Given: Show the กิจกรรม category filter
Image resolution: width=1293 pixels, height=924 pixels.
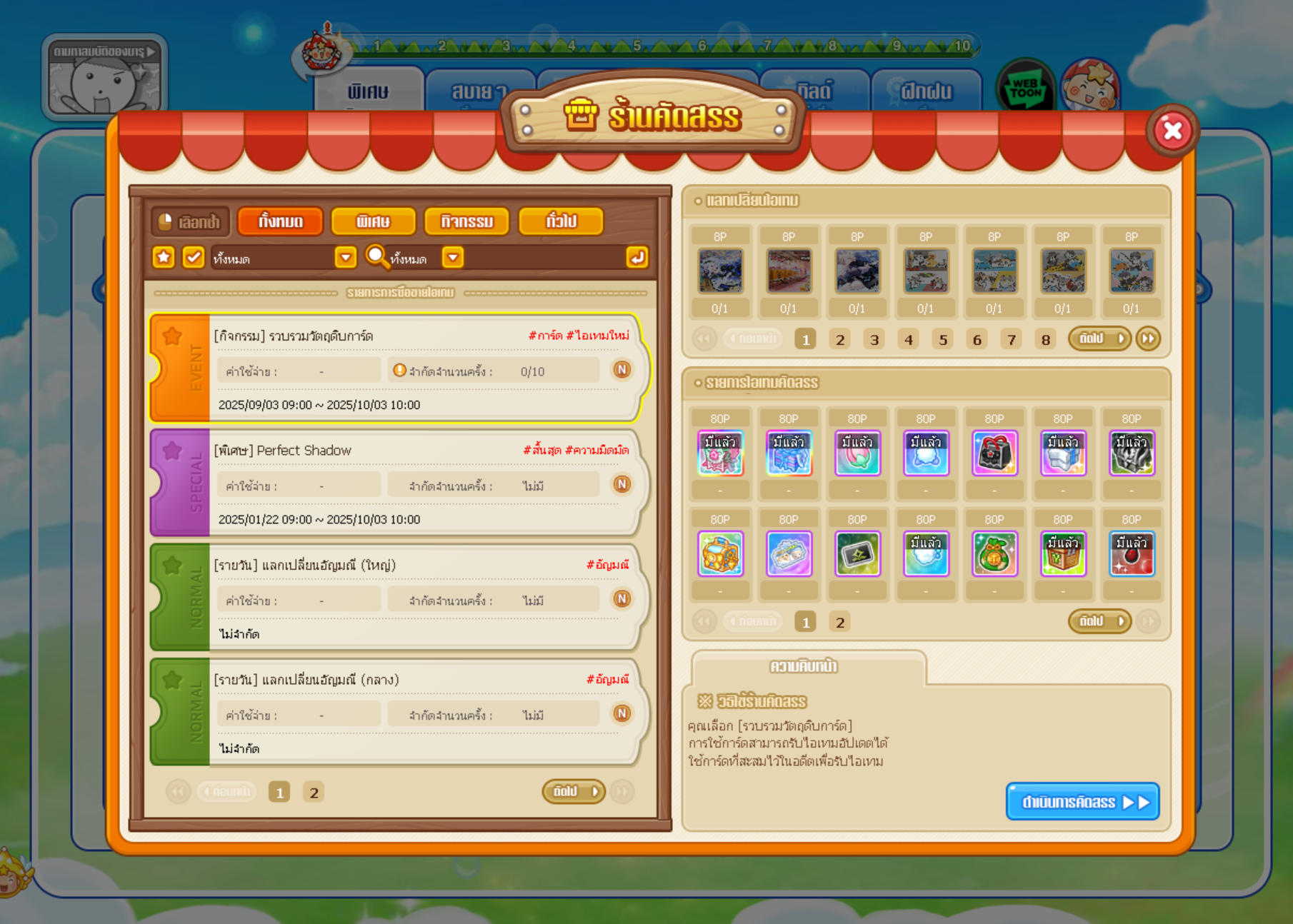Looking at the screenshot, I should tap(466, 221).
